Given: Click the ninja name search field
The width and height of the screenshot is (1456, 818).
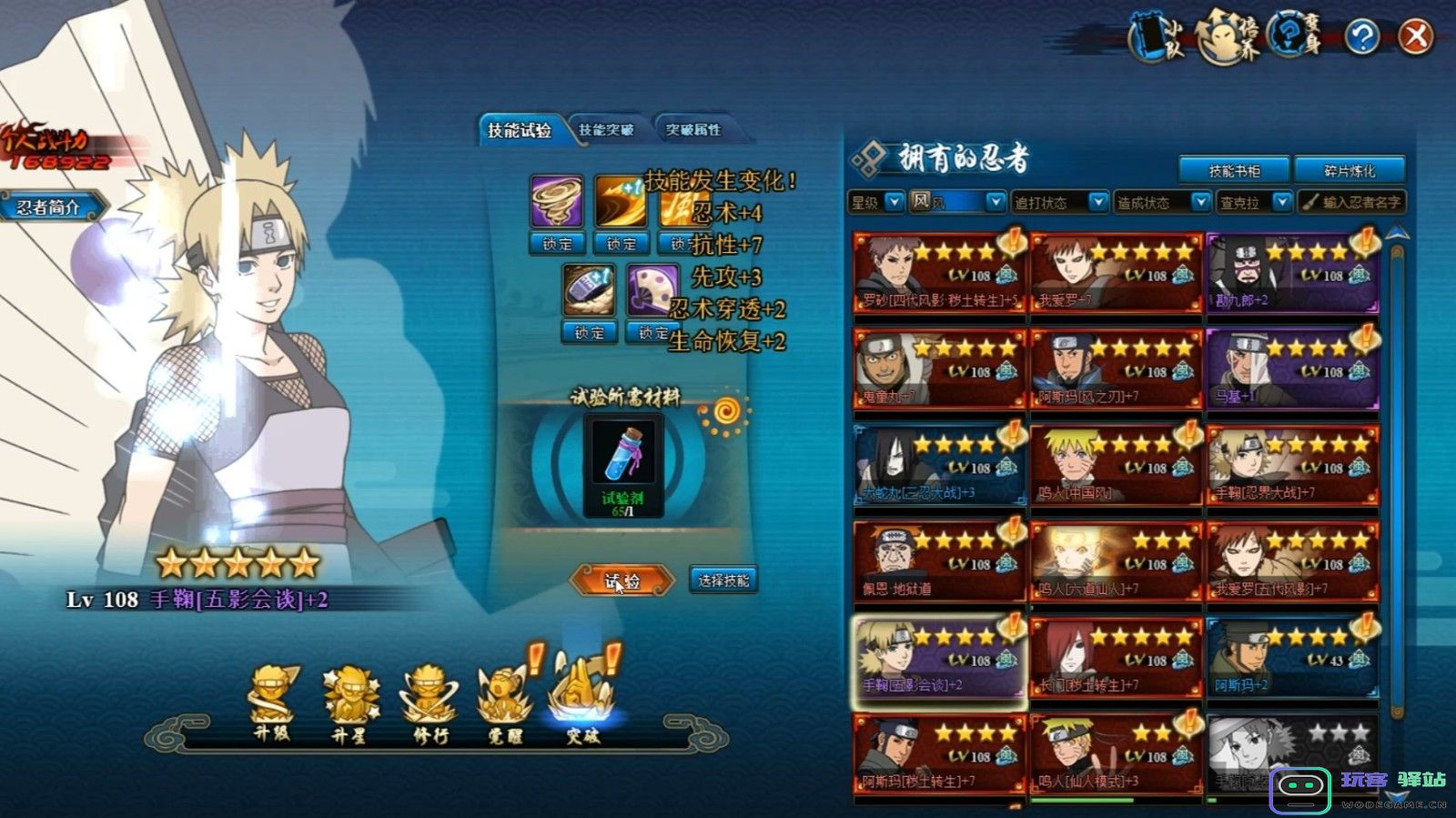Looking at the screenshot, I should (1353, 202).
